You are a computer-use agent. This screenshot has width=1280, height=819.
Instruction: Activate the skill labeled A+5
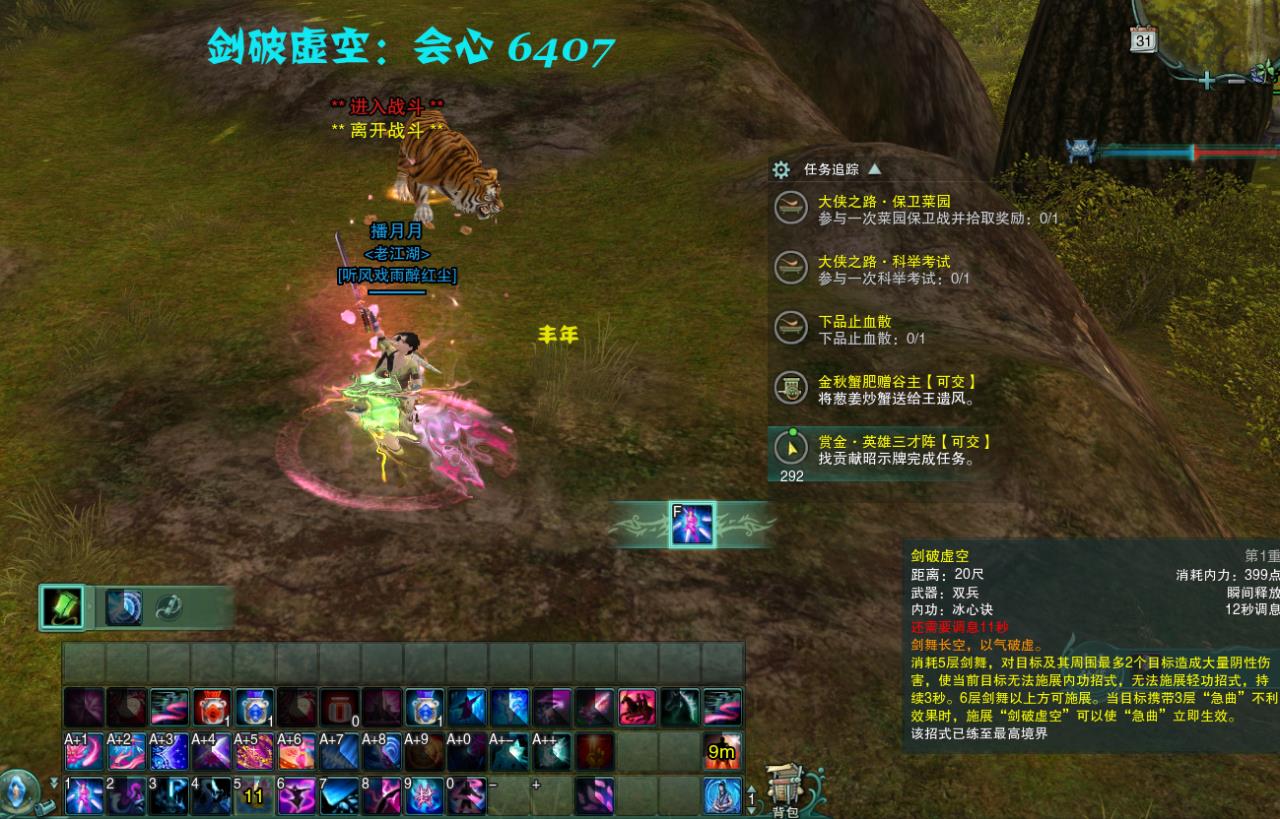(x=253, y=752)
